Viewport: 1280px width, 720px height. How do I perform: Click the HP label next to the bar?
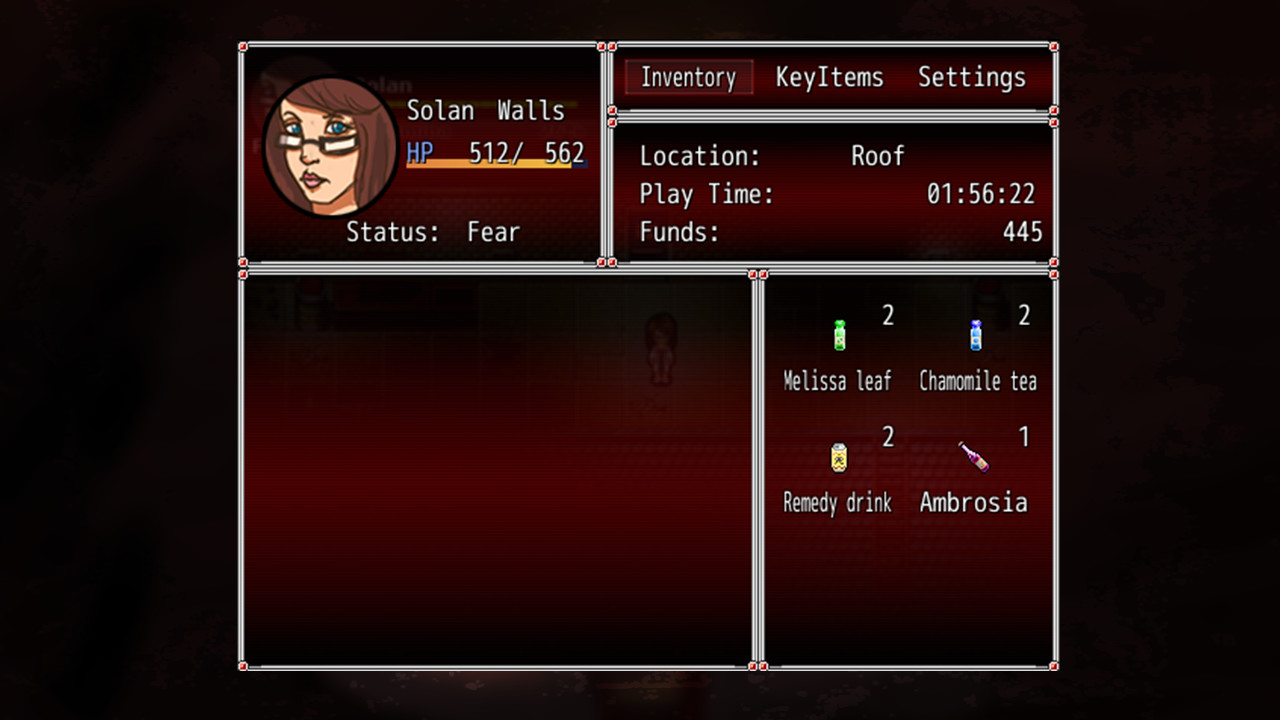(418, 152)
